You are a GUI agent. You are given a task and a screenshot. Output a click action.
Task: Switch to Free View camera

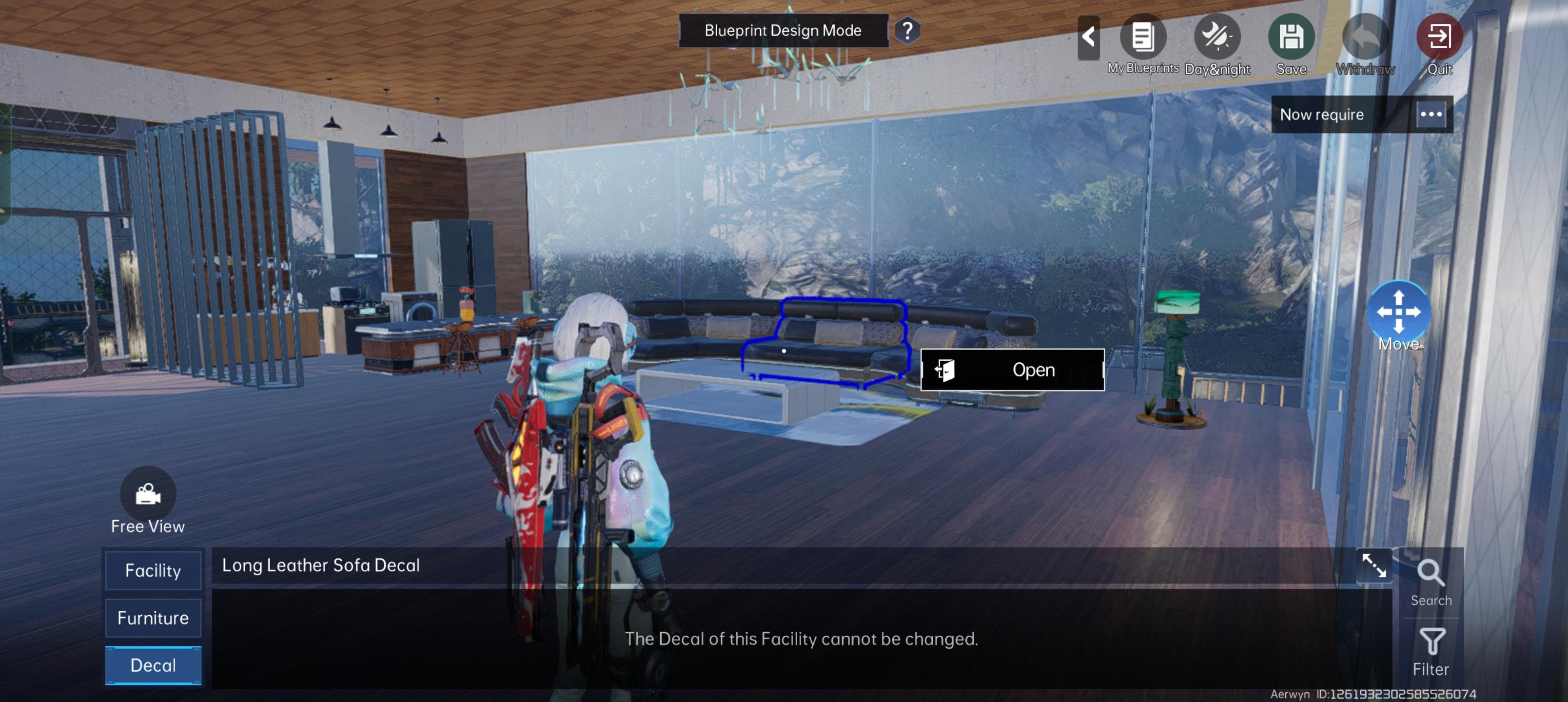click(148, 494)
